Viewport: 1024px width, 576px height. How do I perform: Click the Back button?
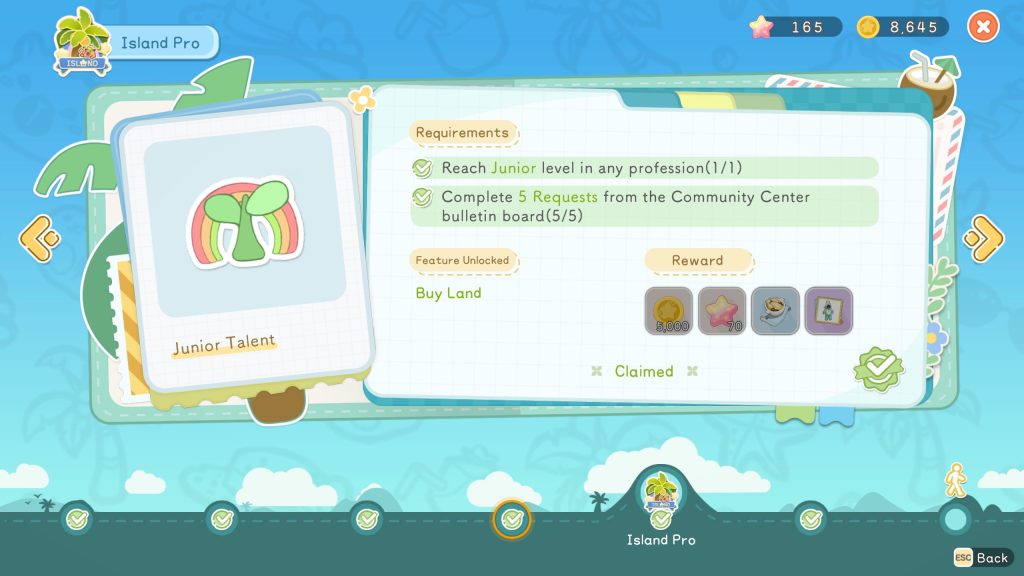tap(981, 557)
